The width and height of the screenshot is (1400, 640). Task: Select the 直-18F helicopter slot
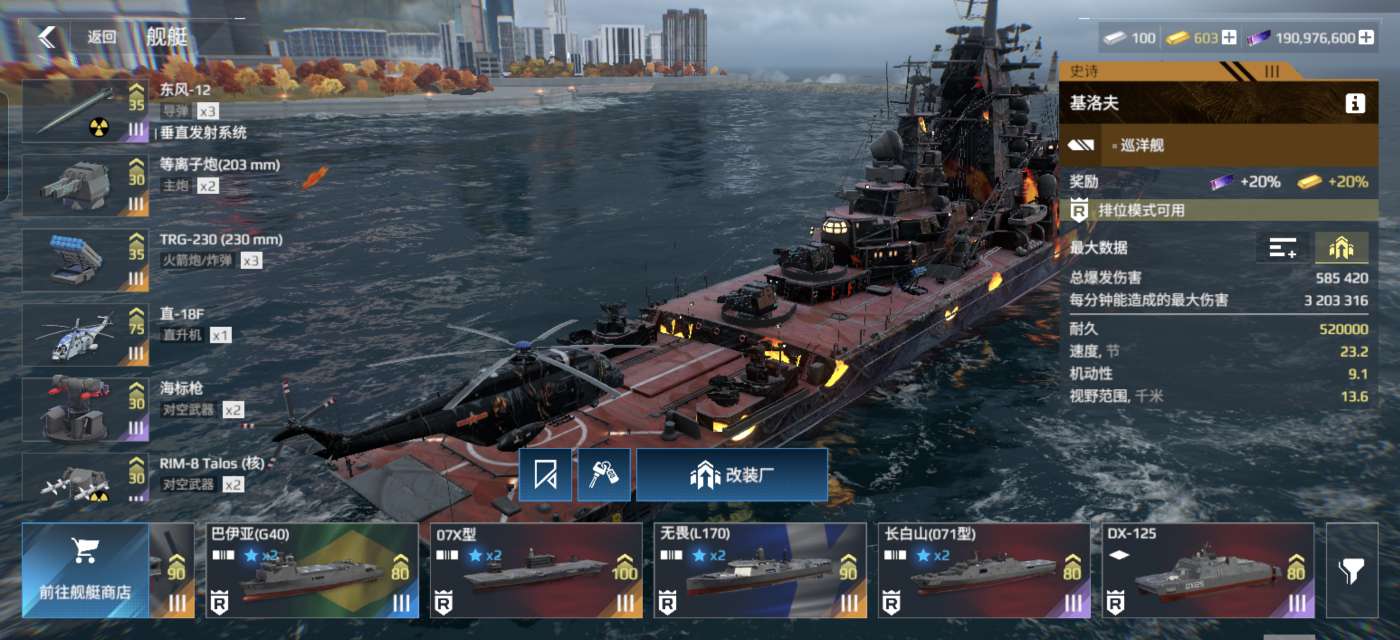(84, 334)
